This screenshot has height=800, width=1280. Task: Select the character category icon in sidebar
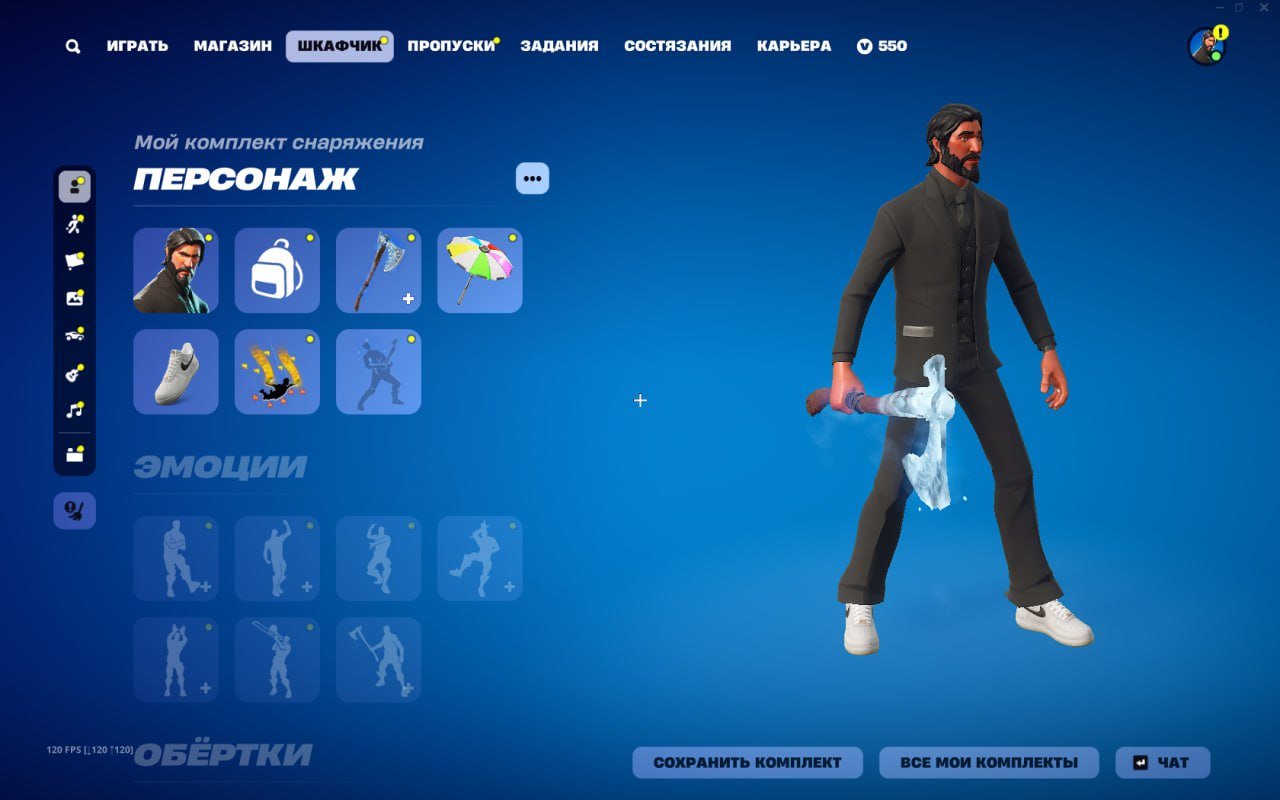[x=74, y=186]
